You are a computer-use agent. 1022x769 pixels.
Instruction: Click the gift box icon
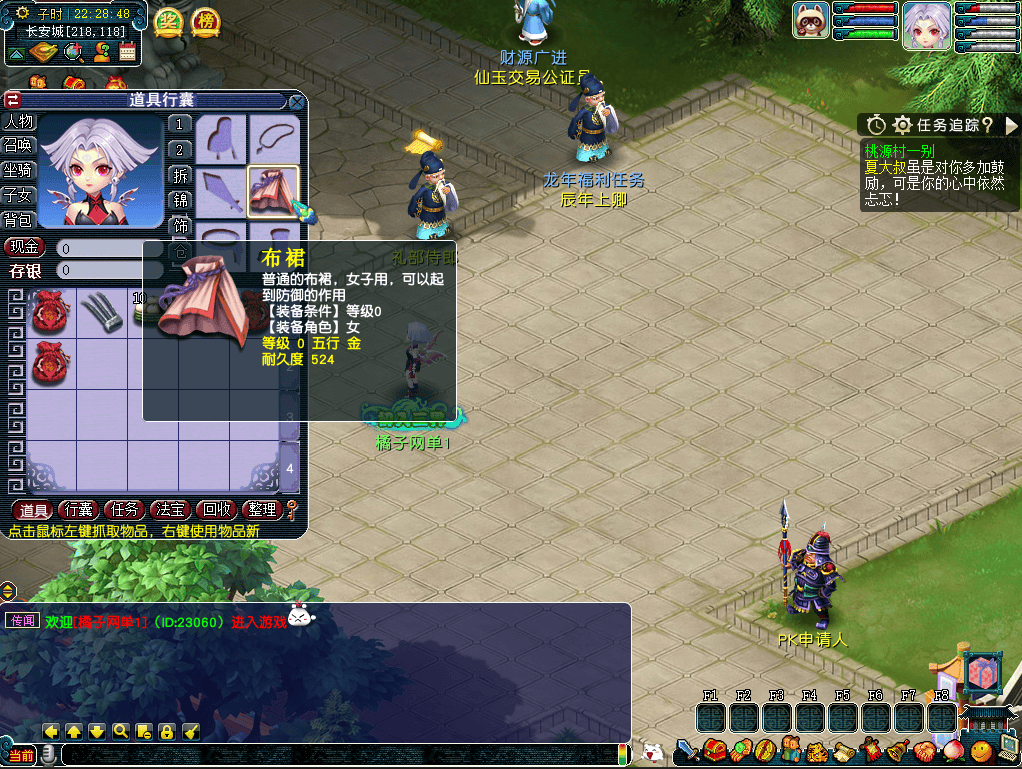click(982, 675)
